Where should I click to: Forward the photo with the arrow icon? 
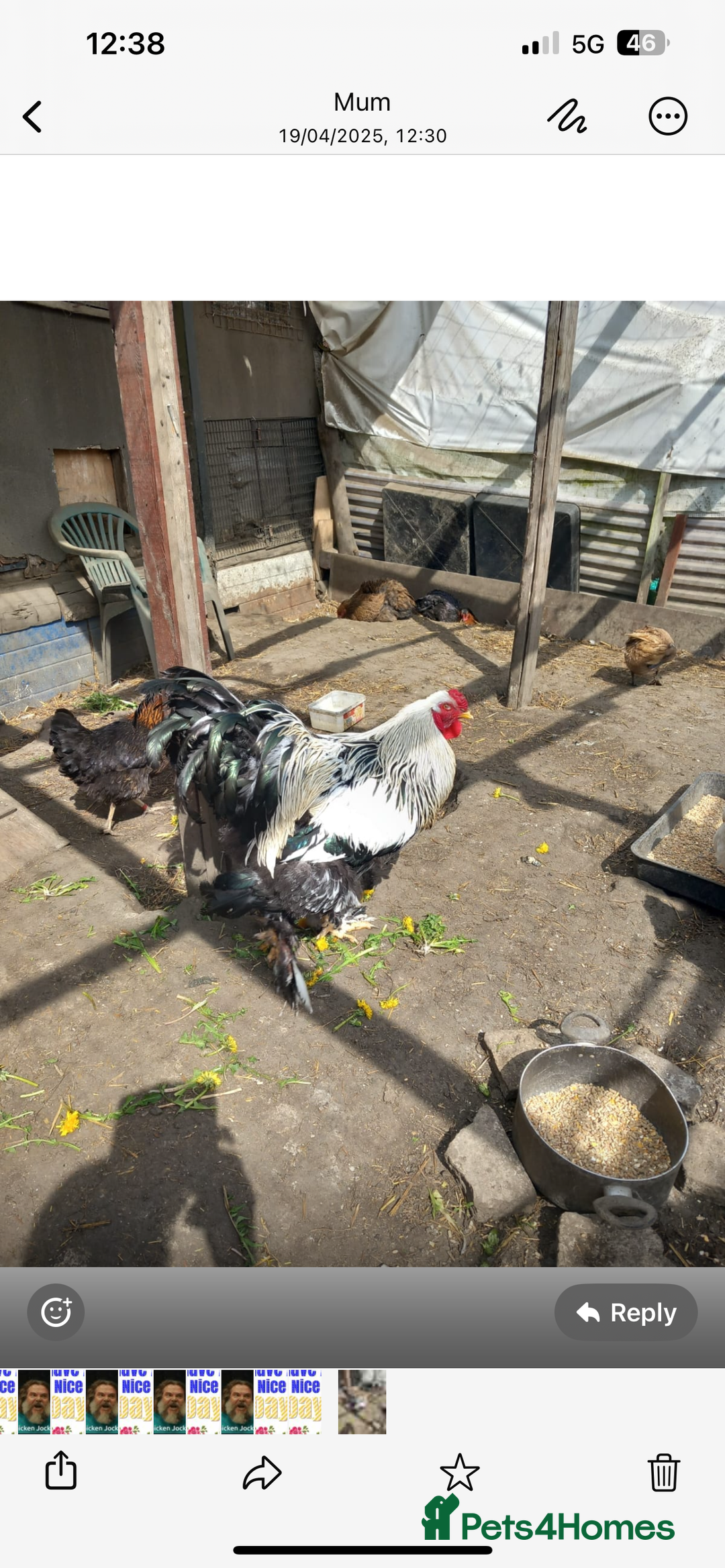pos(262,1472)
